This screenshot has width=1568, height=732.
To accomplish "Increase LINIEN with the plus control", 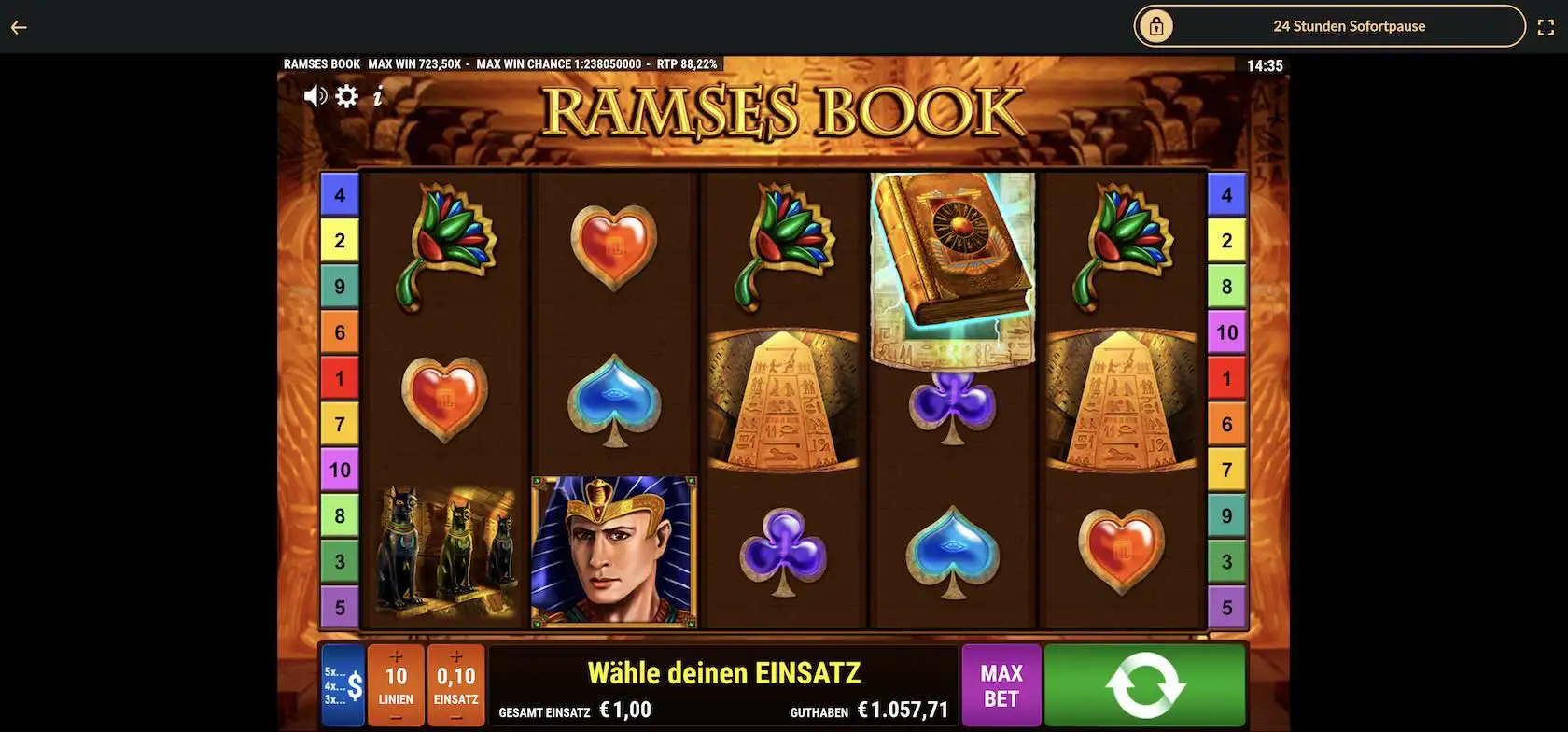I will coord(396,656).
